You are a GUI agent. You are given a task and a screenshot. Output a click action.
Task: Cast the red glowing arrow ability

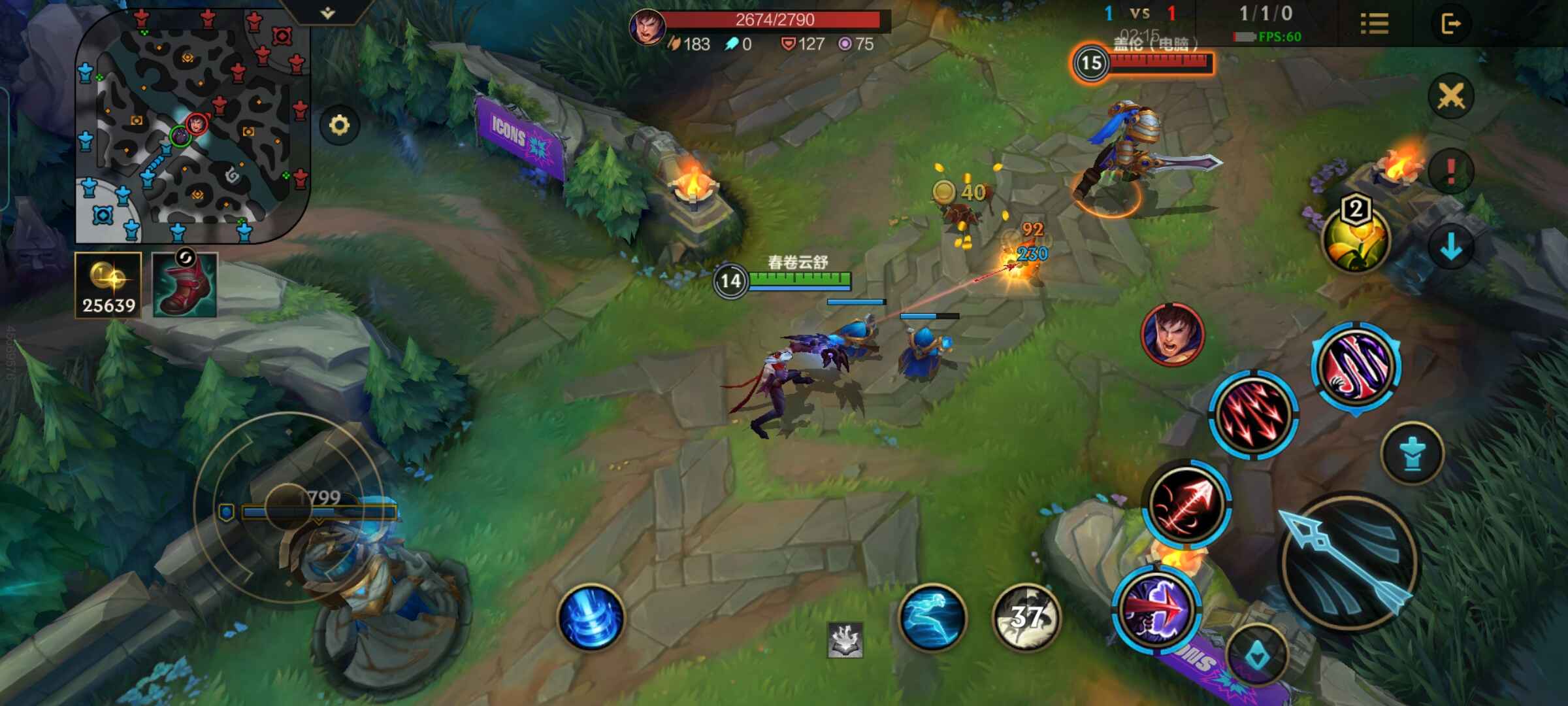[x=1187, y=503]
